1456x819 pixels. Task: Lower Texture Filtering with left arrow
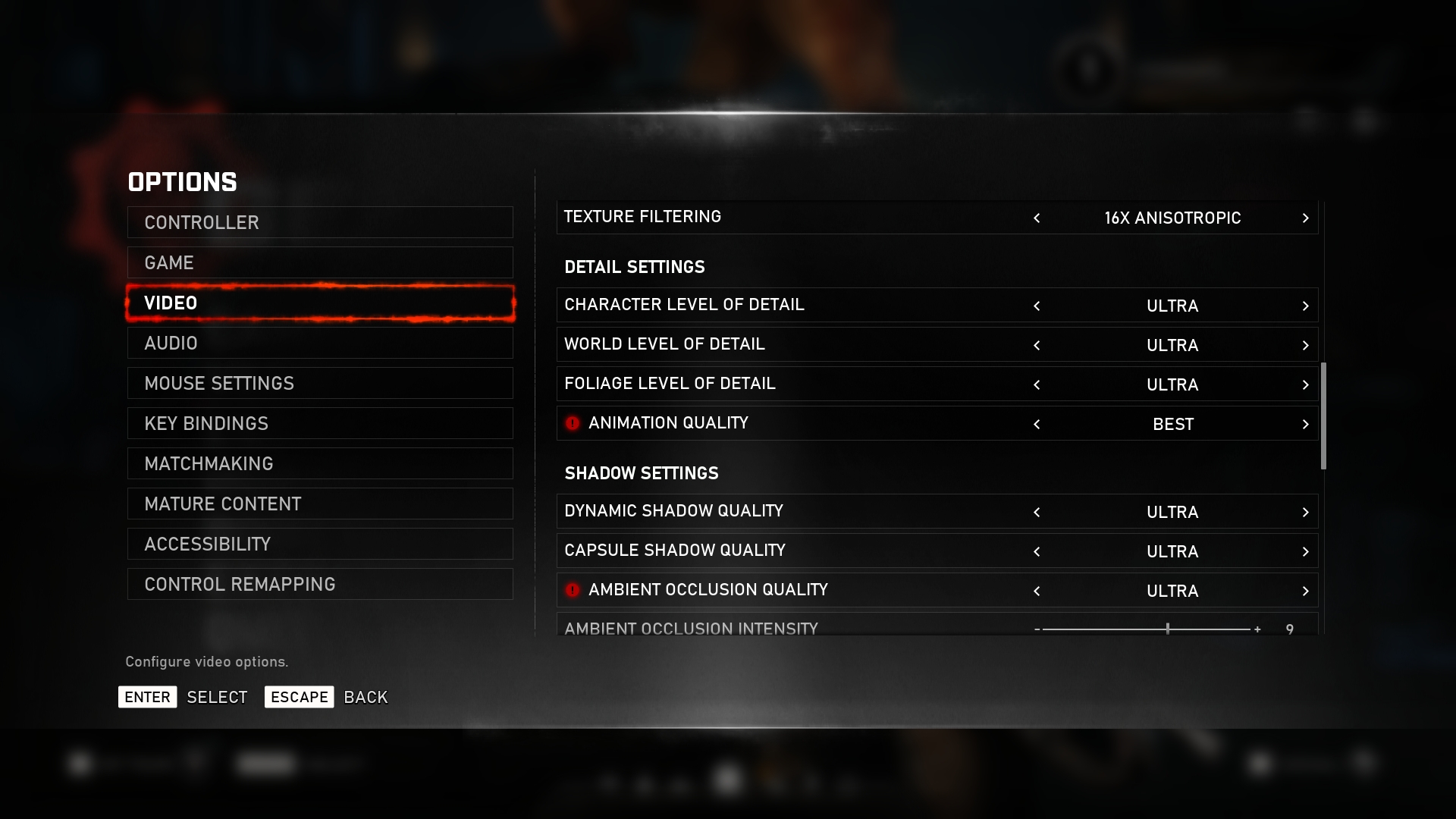(x=1037, y=218)
